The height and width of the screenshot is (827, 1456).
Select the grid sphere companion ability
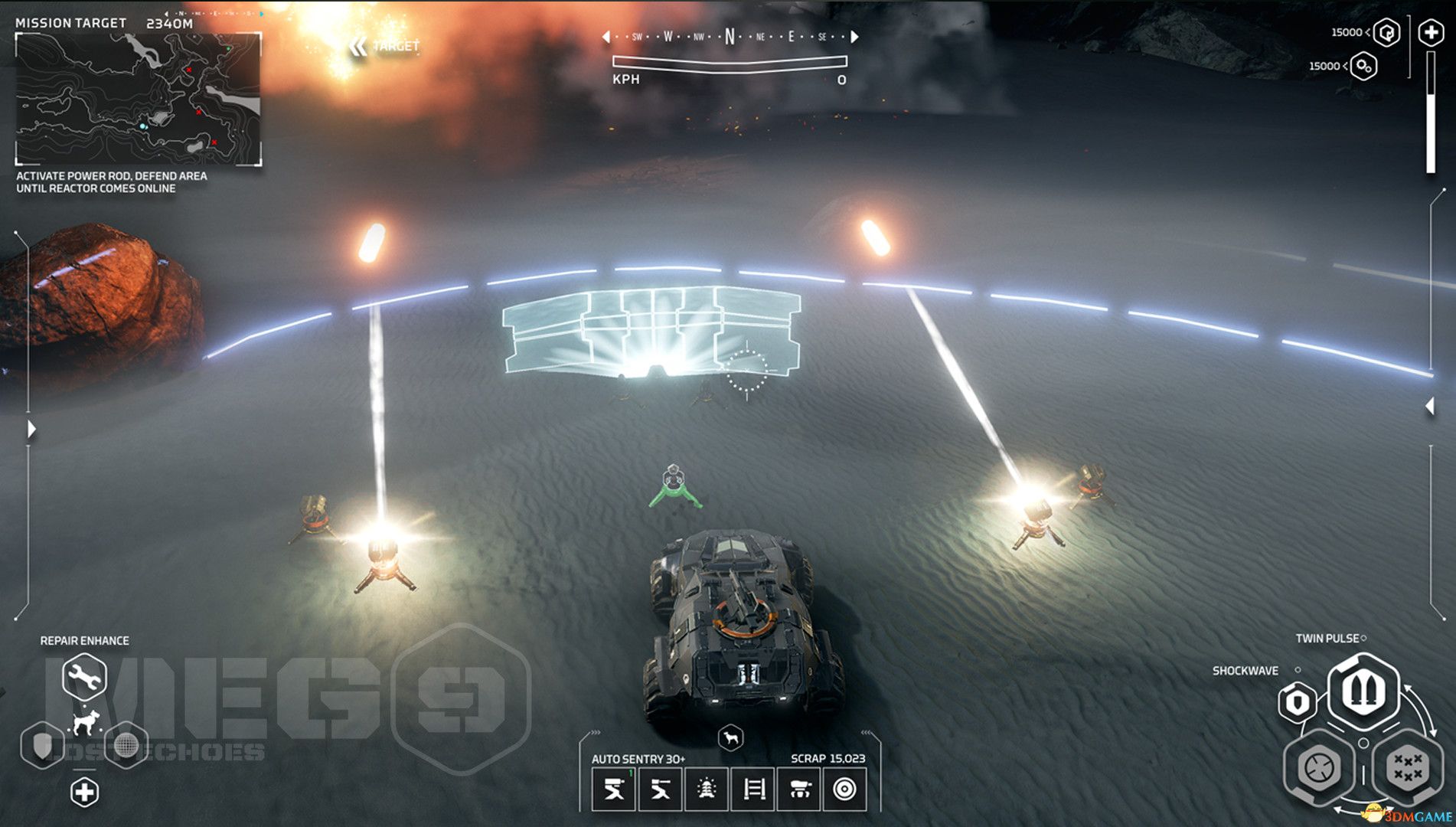point(125,744)
